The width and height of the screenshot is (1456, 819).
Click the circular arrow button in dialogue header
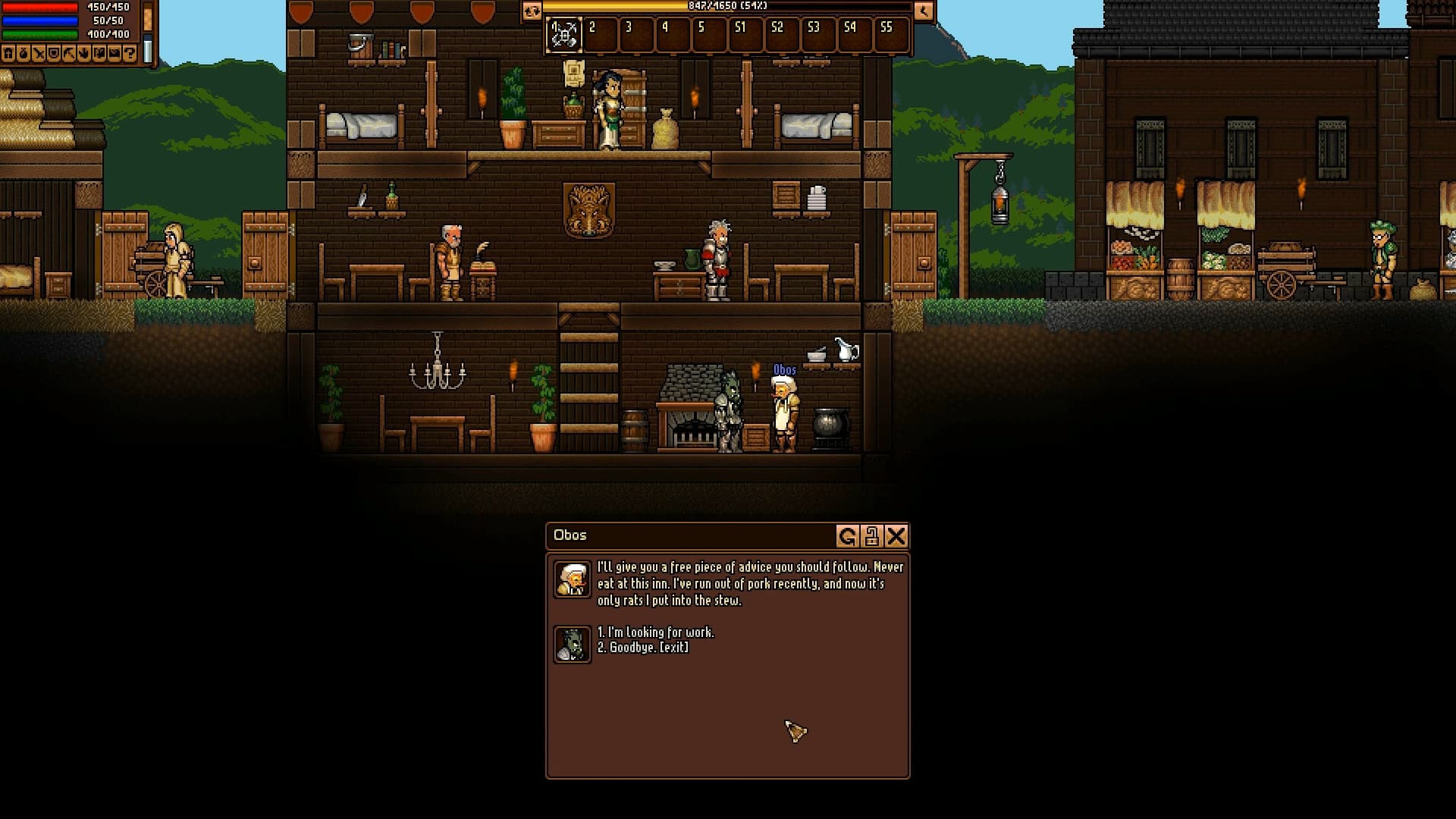tap(847, 537)
